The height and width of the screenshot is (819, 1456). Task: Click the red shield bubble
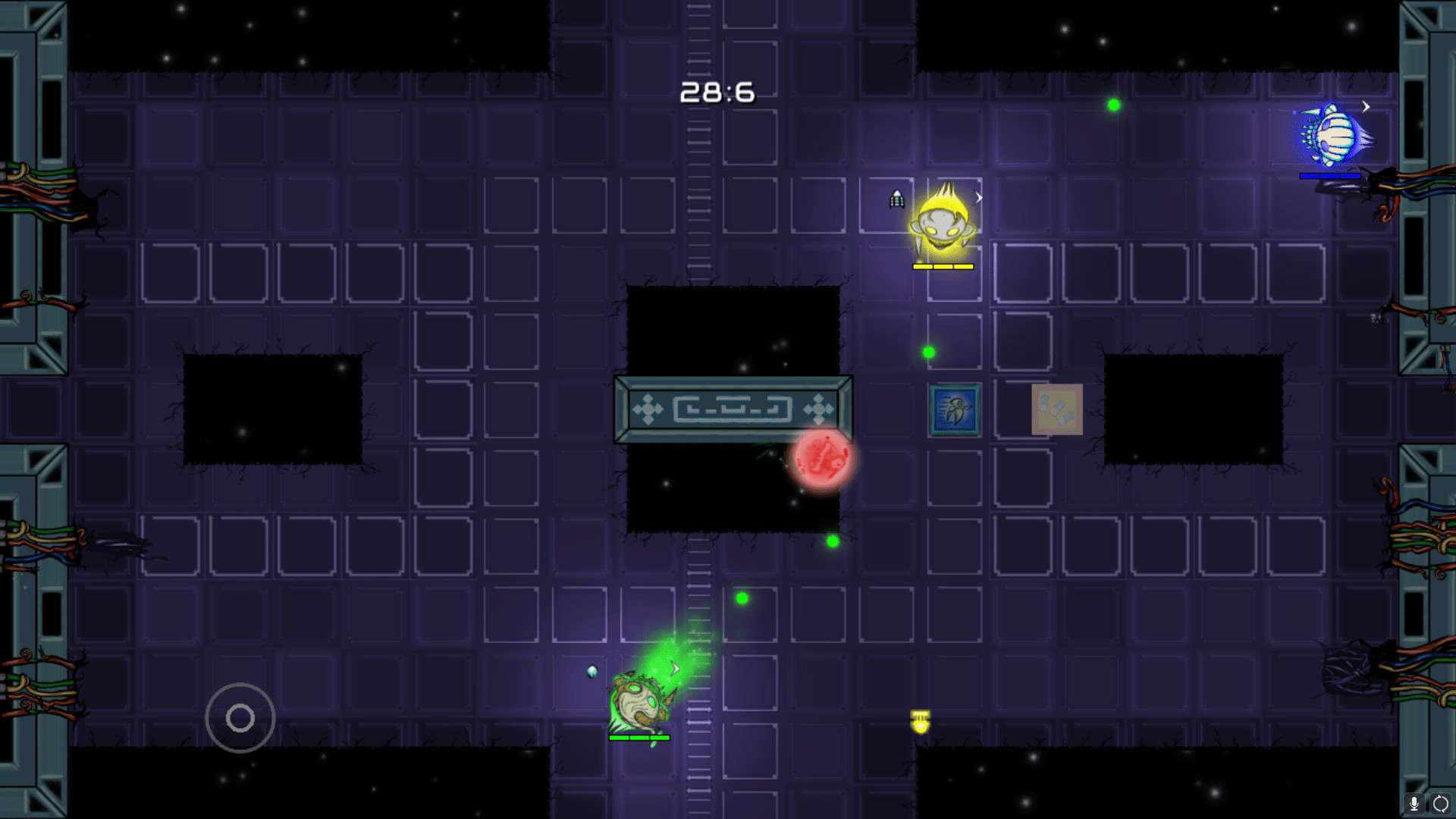824,461
